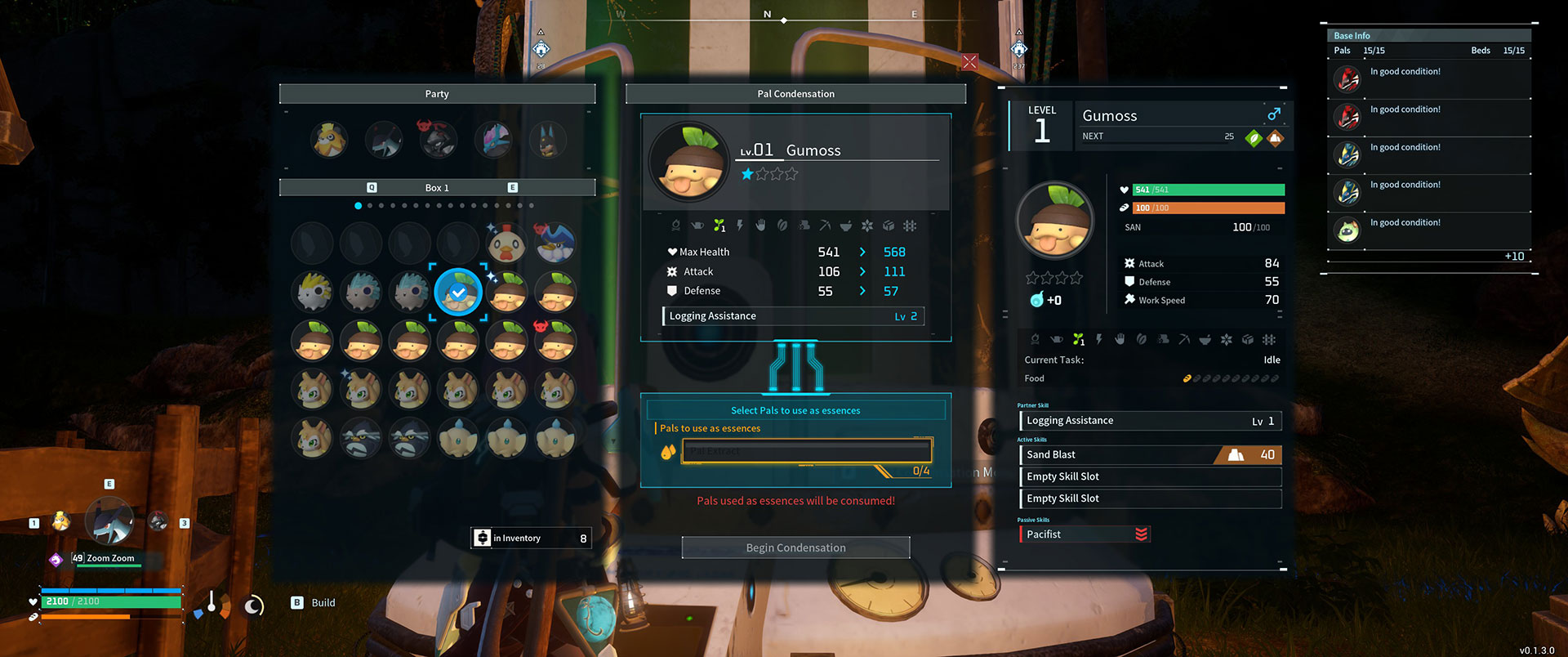Image resolution: width=1568 pixels, height=657 pixels.
Task: Click the Begin Condensation button
Action: coord(795,547)
